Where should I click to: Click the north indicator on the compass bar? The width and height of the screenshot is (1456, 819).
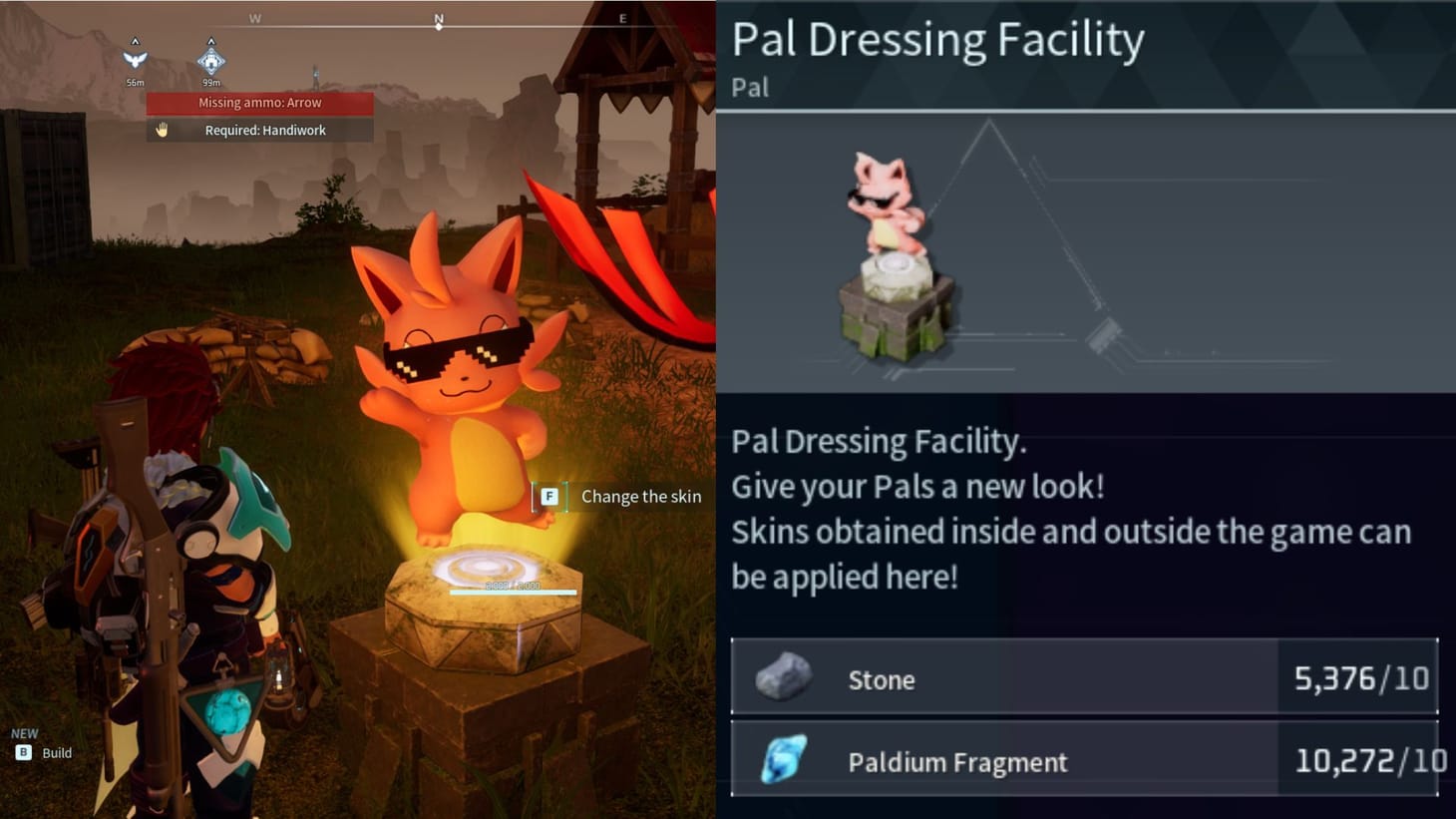point(438,18)
